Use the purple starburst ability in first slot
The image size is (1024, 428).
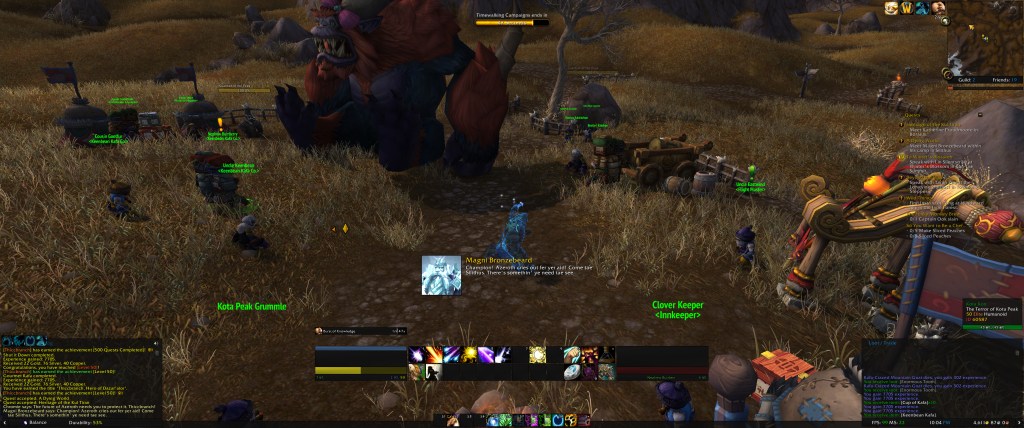point(417,355)
